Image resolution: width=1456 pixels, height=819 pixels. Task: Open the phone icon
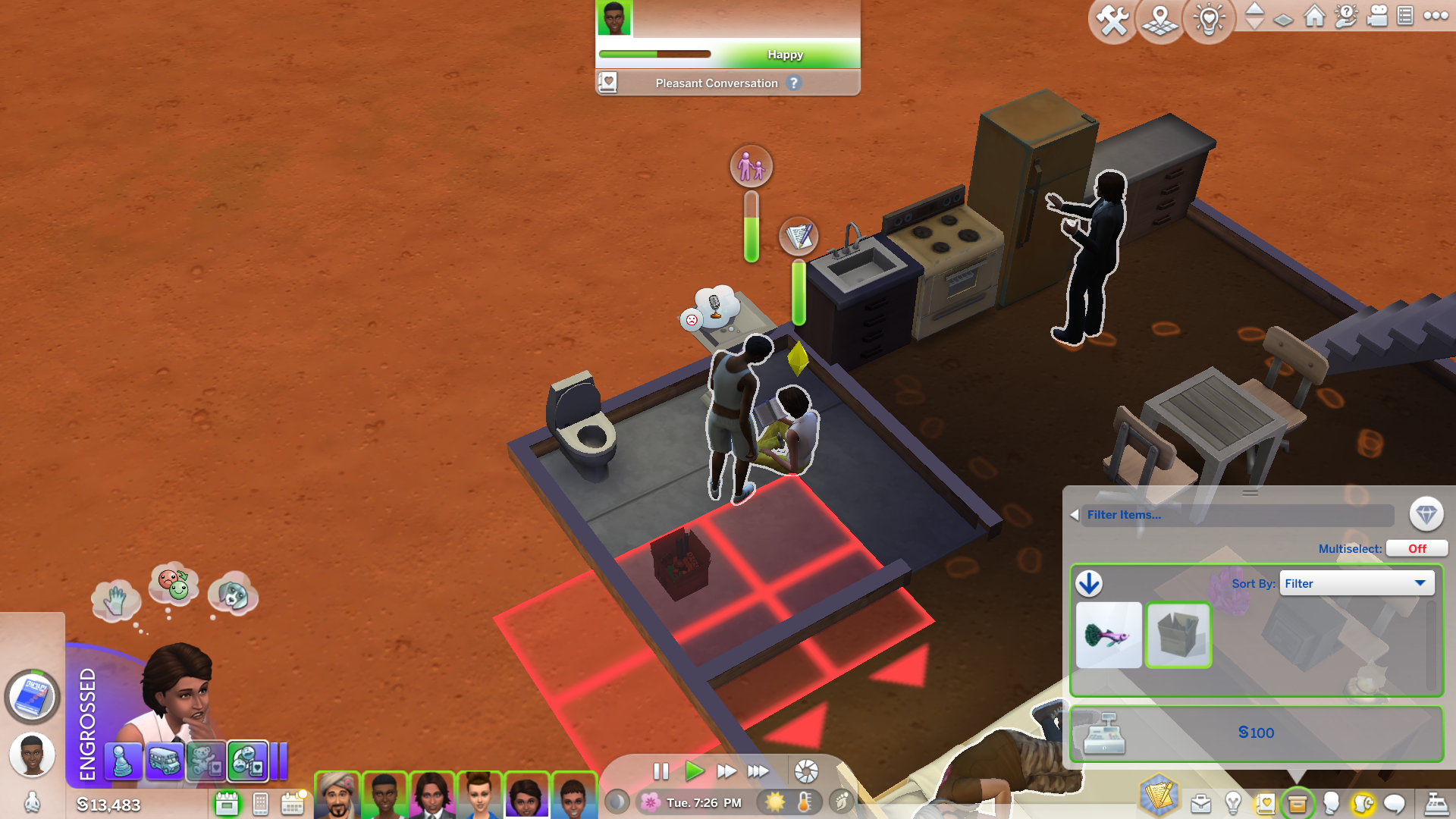point(260,803)
